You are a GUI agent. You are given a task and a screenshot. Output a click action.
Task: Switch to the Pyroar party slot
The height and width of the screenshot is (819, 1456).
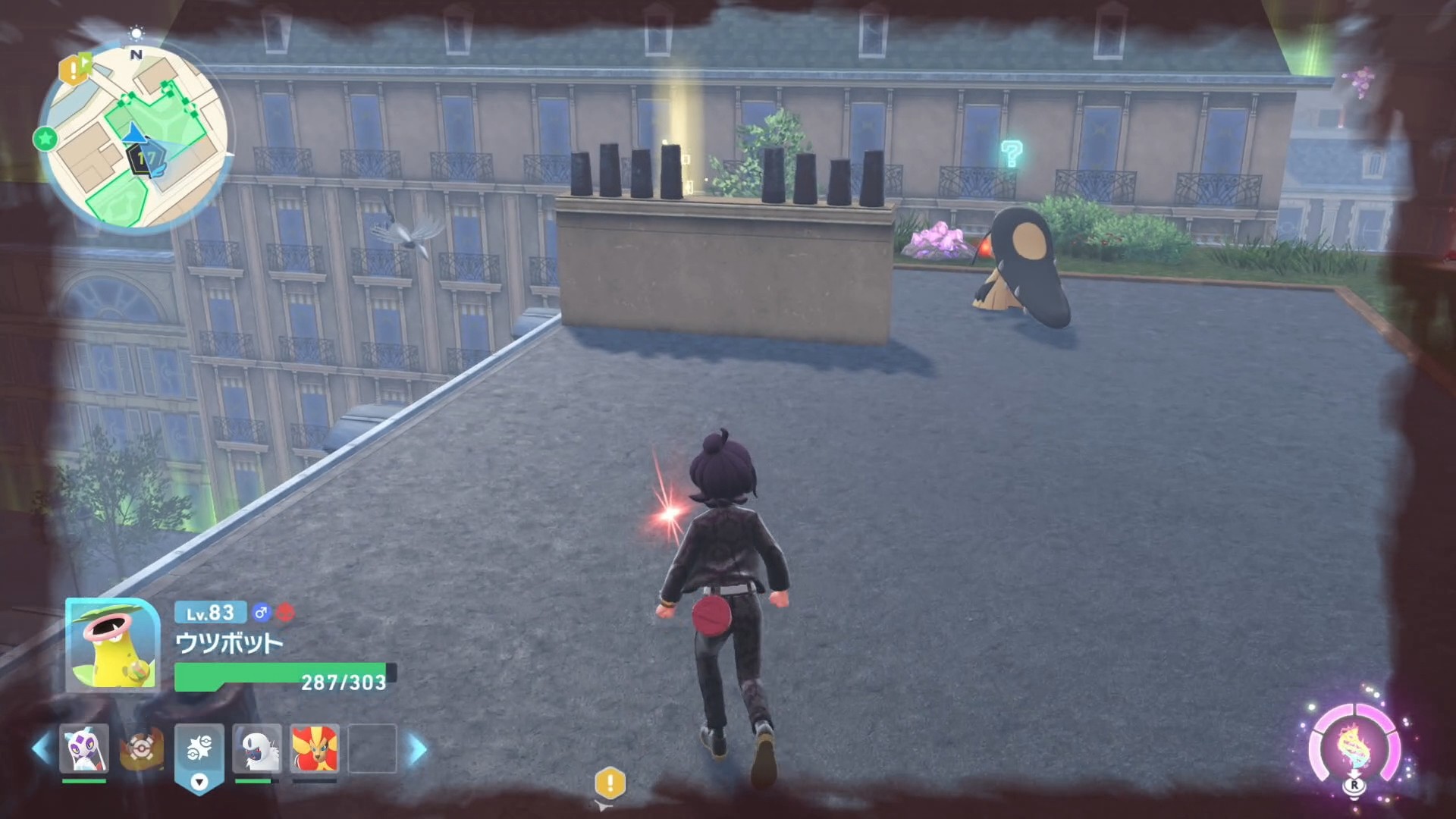315,748
